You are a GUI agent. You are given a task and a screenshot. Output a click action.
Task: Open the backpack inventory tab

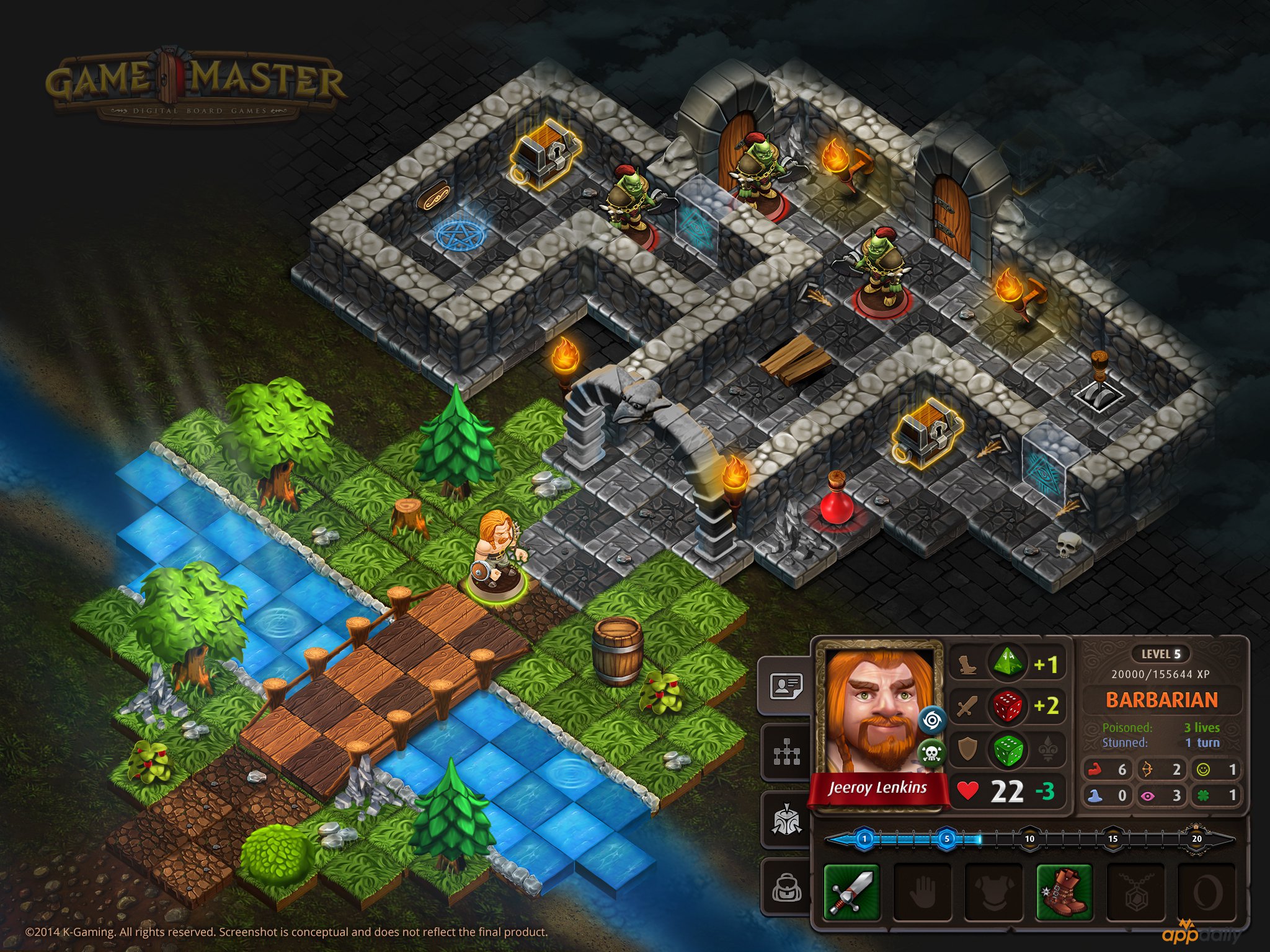point(786,888)
